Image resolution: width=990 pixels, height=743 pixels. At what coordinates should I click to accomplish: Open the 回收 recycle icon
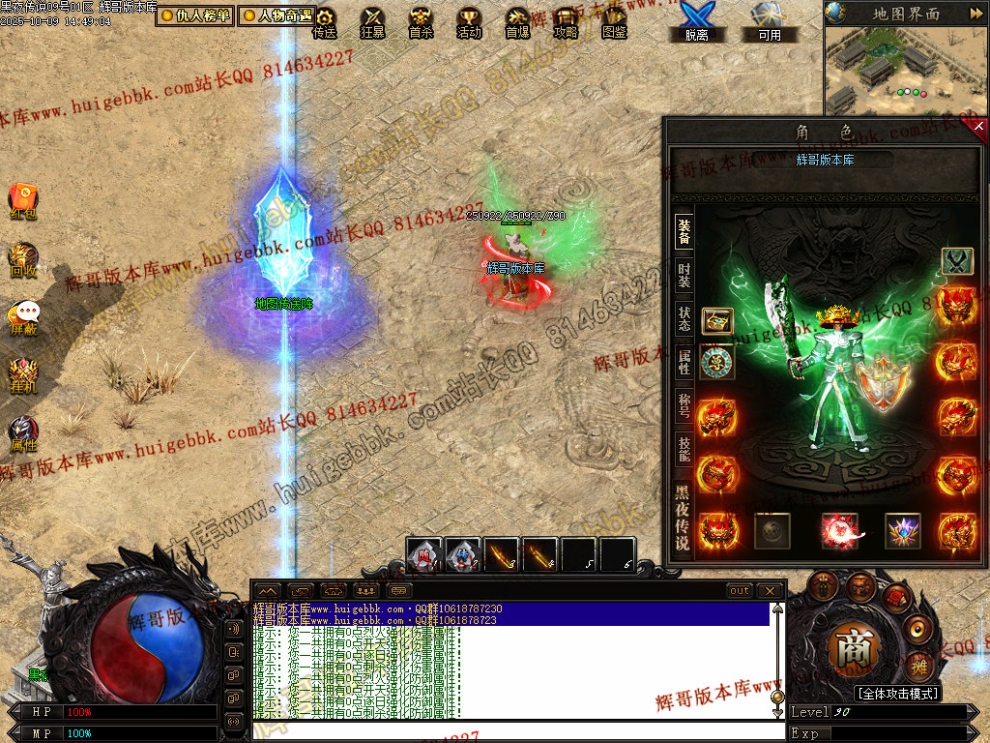click(23, 259)
